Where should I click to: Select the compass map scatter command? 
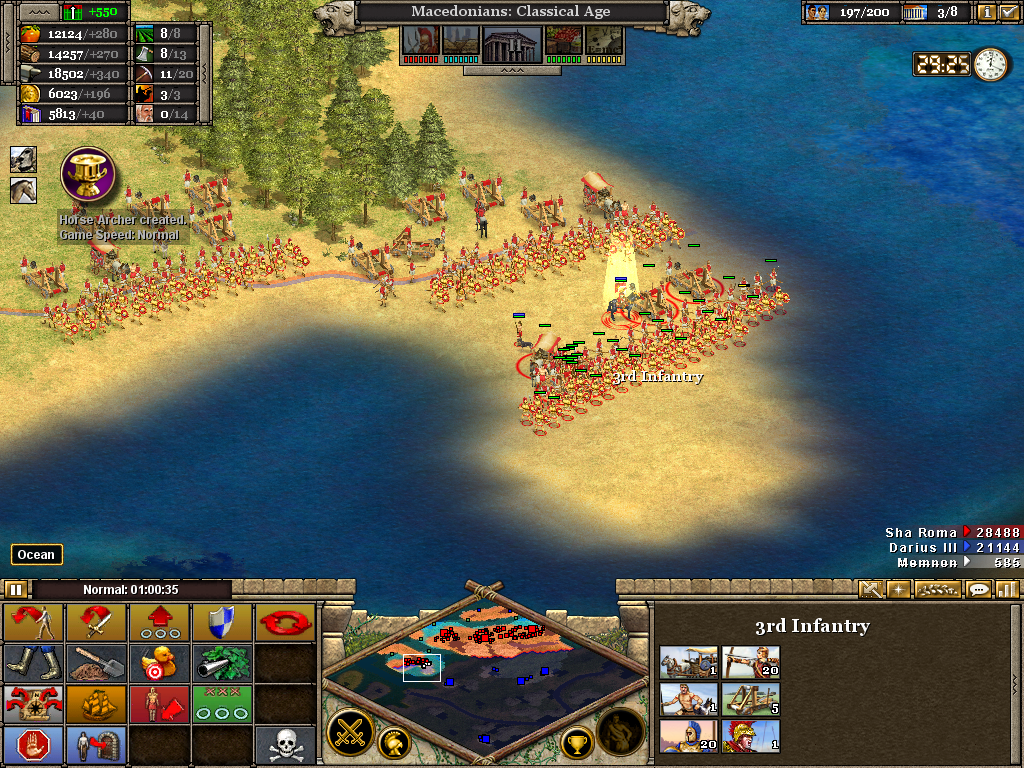point(34,704)
